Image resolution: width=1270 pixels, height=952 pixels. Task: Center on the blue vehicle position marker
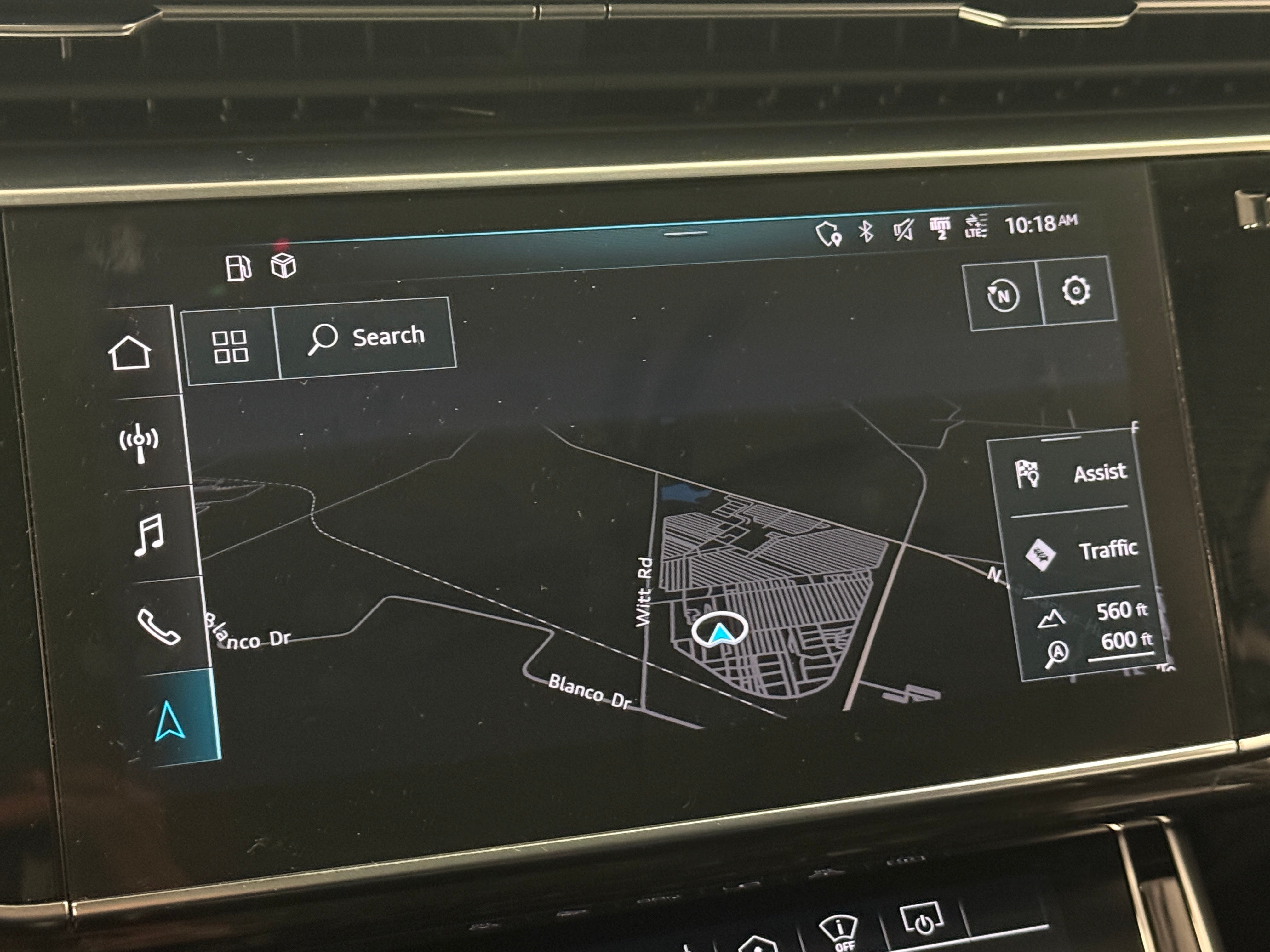[x=719, y=631]
